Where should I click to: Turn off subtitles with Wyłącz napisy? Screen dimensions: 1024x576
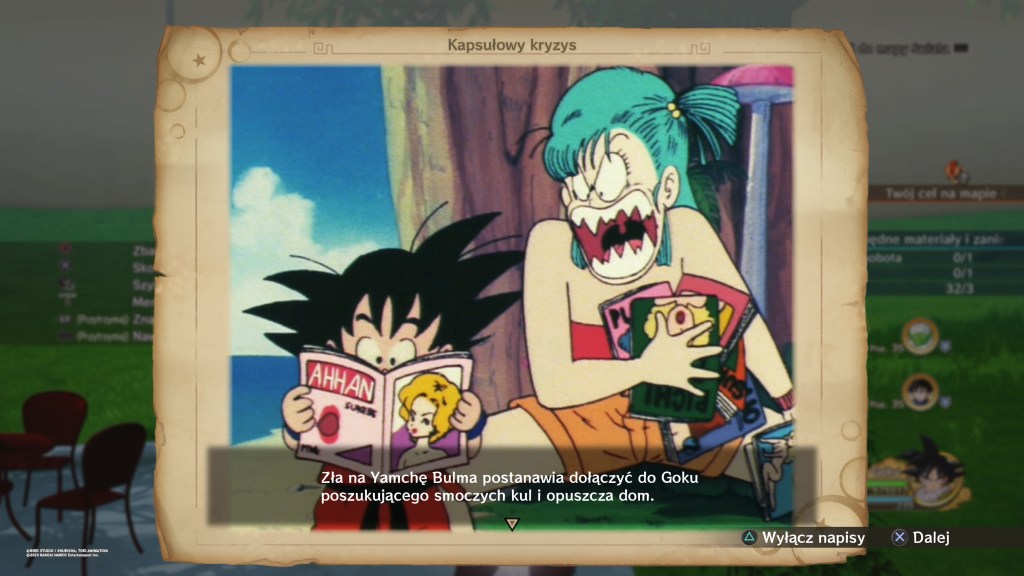point(803,538)
